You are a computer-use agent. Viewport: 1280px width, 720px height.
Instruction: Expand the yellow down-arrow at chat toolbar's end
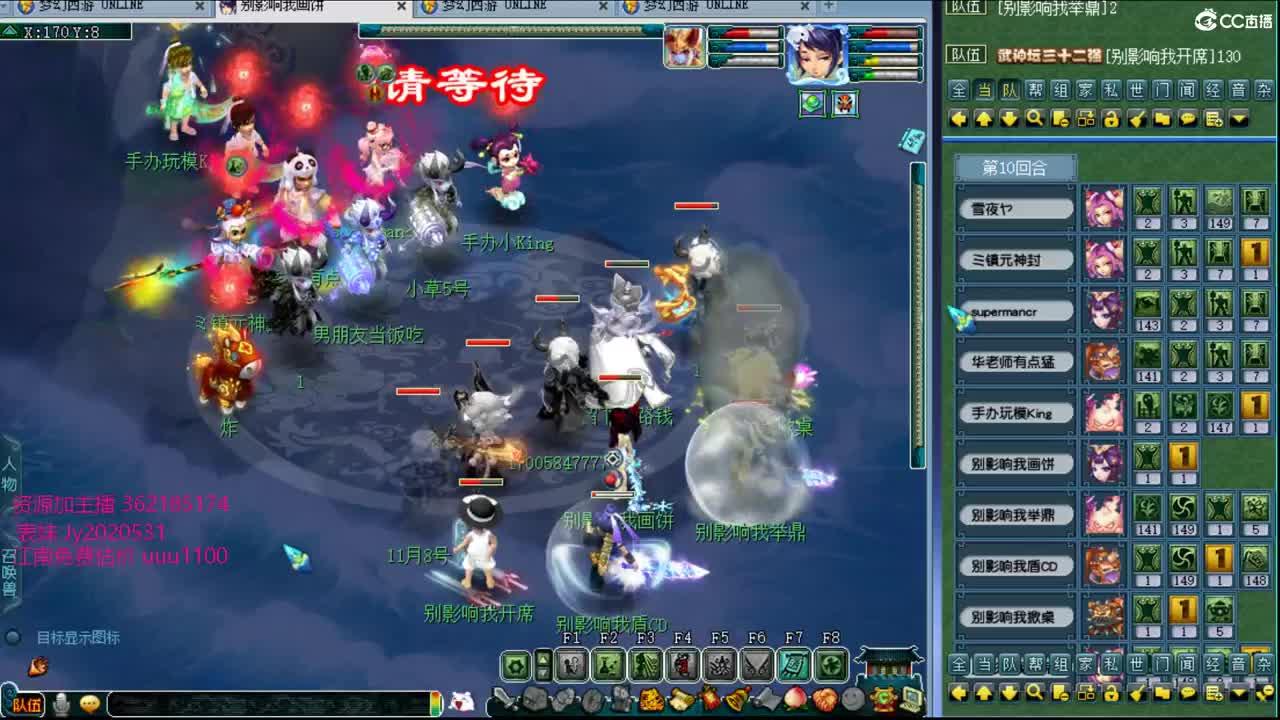pyautogui.click(x=1240, y=119)
